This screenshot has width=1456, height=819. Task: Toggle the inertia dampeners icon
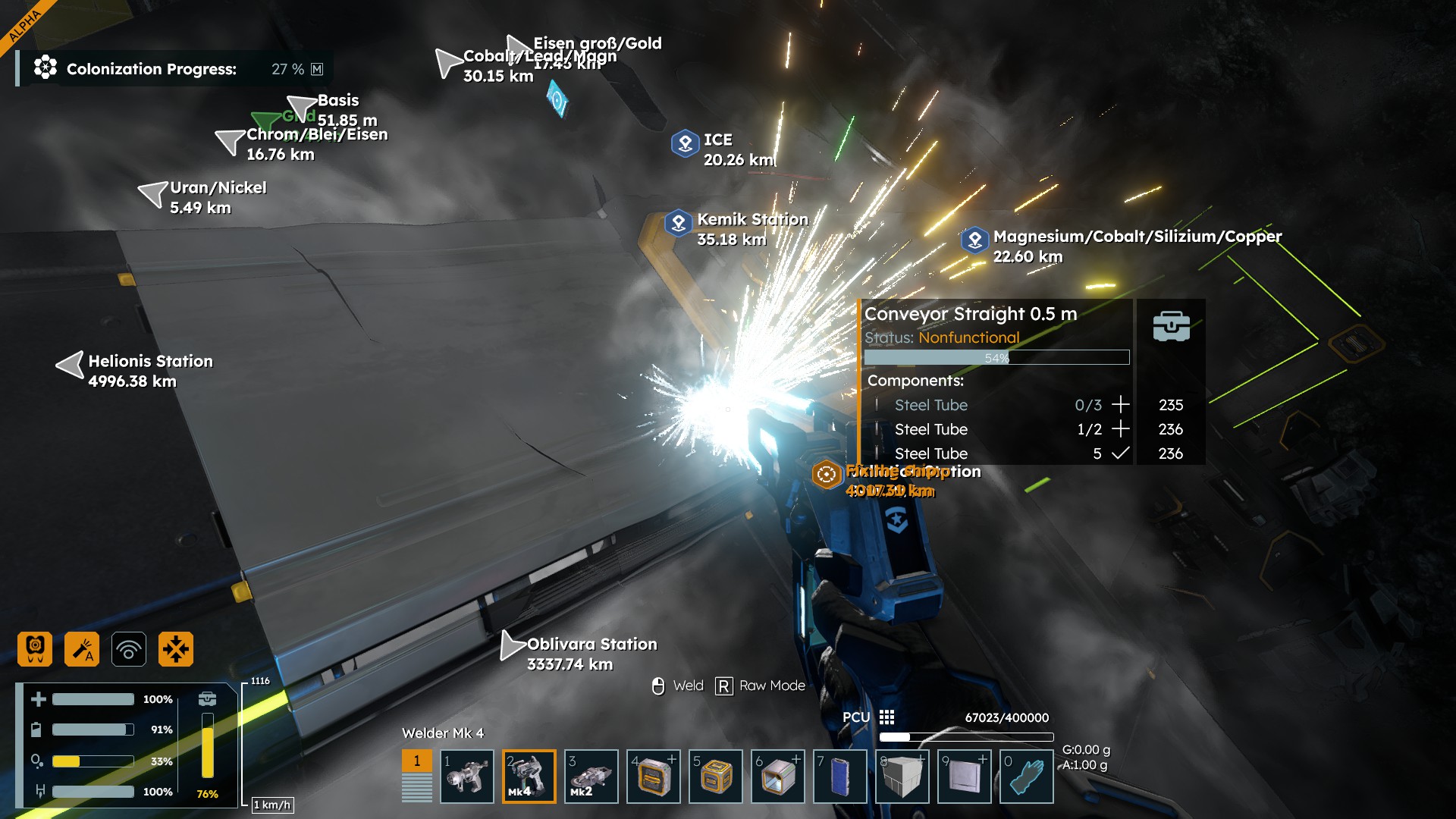[176, 649]
